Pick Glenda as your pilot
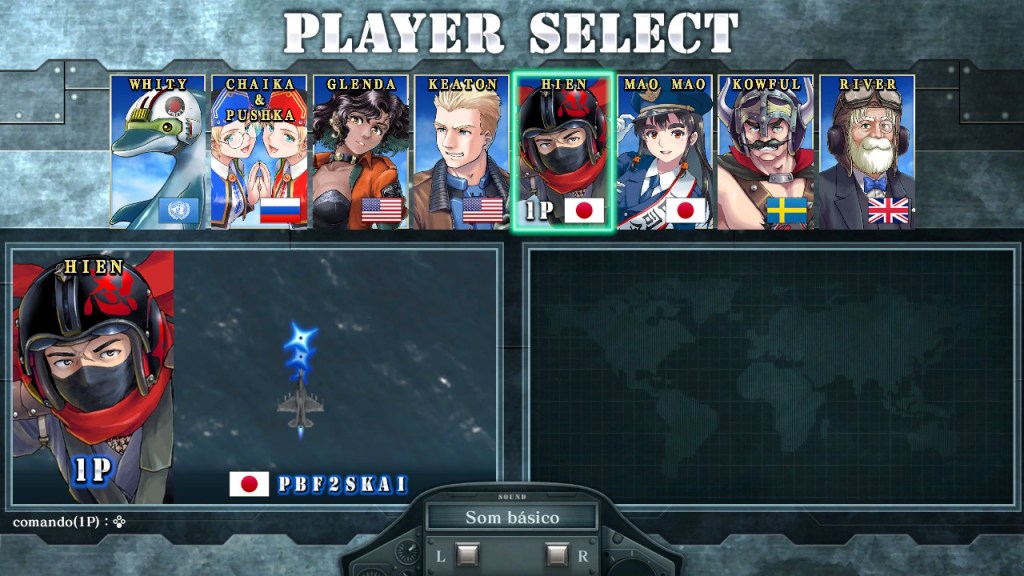The image size is (1024, 576). point(360,152)
